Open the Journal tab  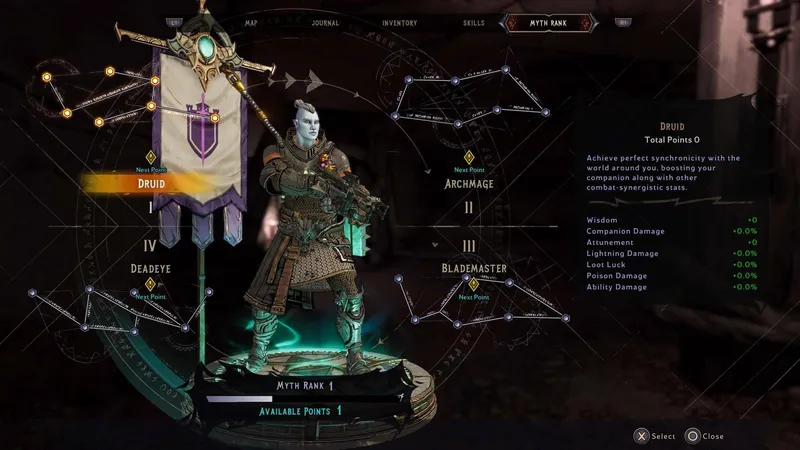pyautogui.click(x=324, y=22)
